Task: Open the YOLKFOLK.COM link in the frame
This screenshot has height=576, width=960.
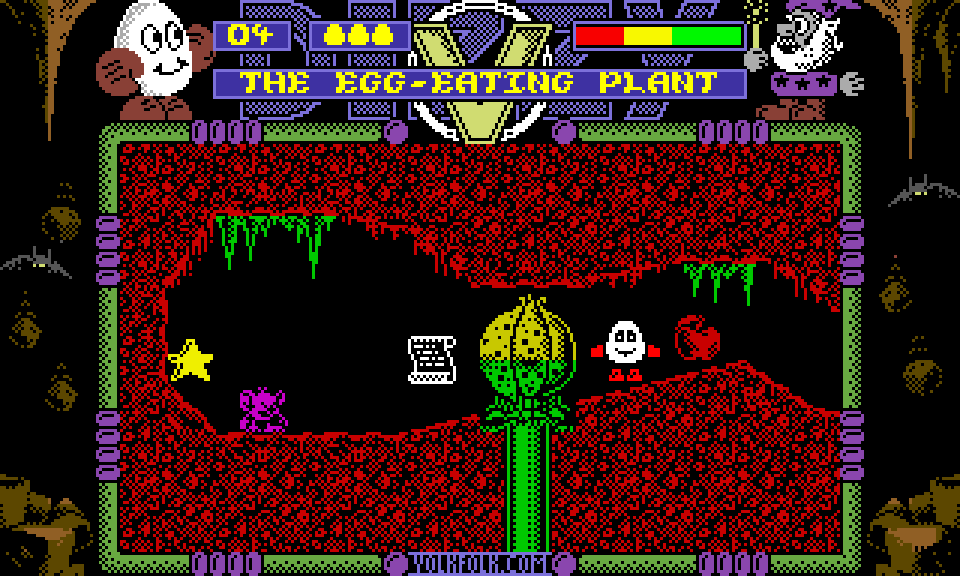Action: 480,564
